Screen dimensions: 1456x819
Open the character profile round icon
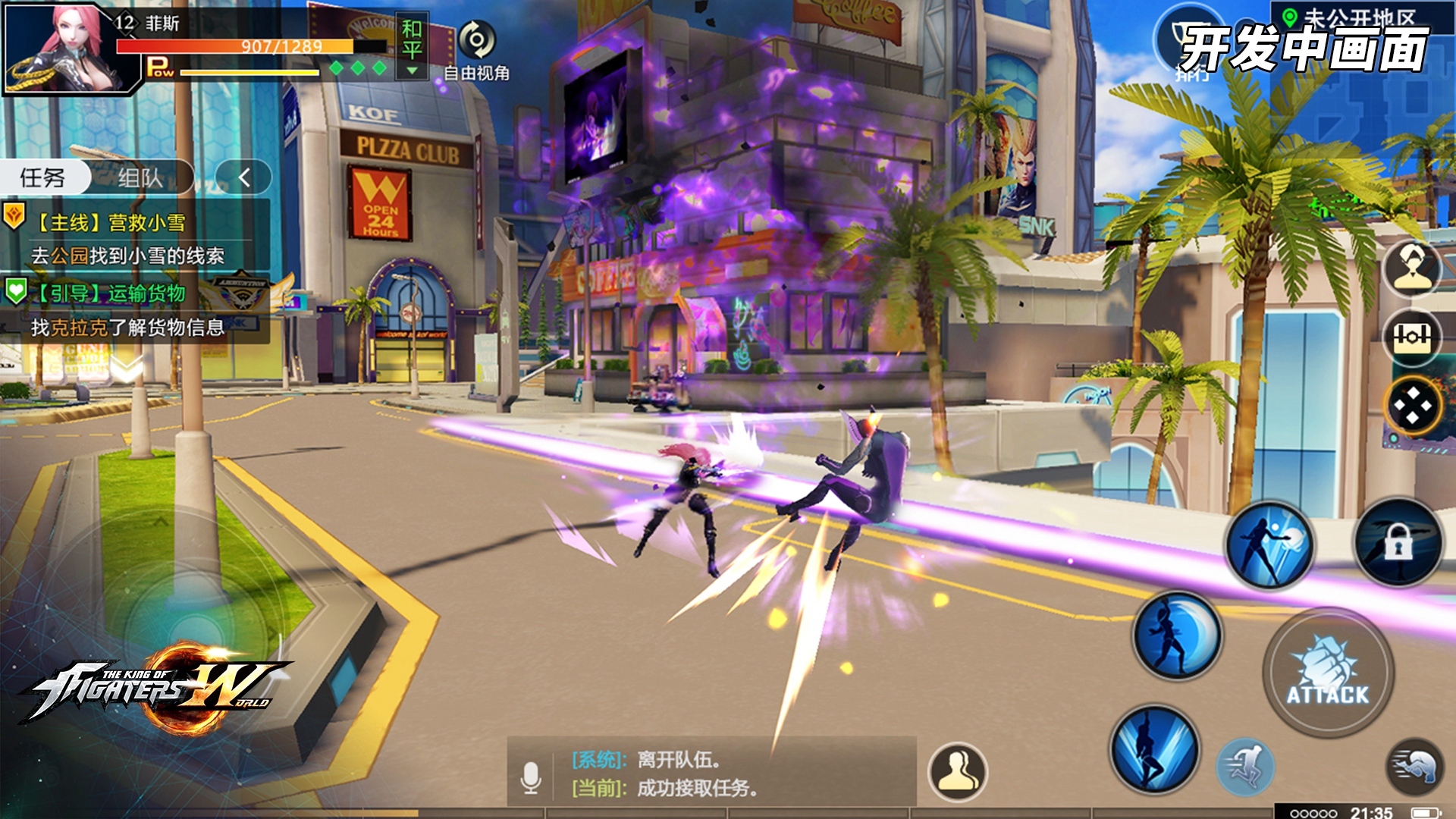coord(1411,268)
